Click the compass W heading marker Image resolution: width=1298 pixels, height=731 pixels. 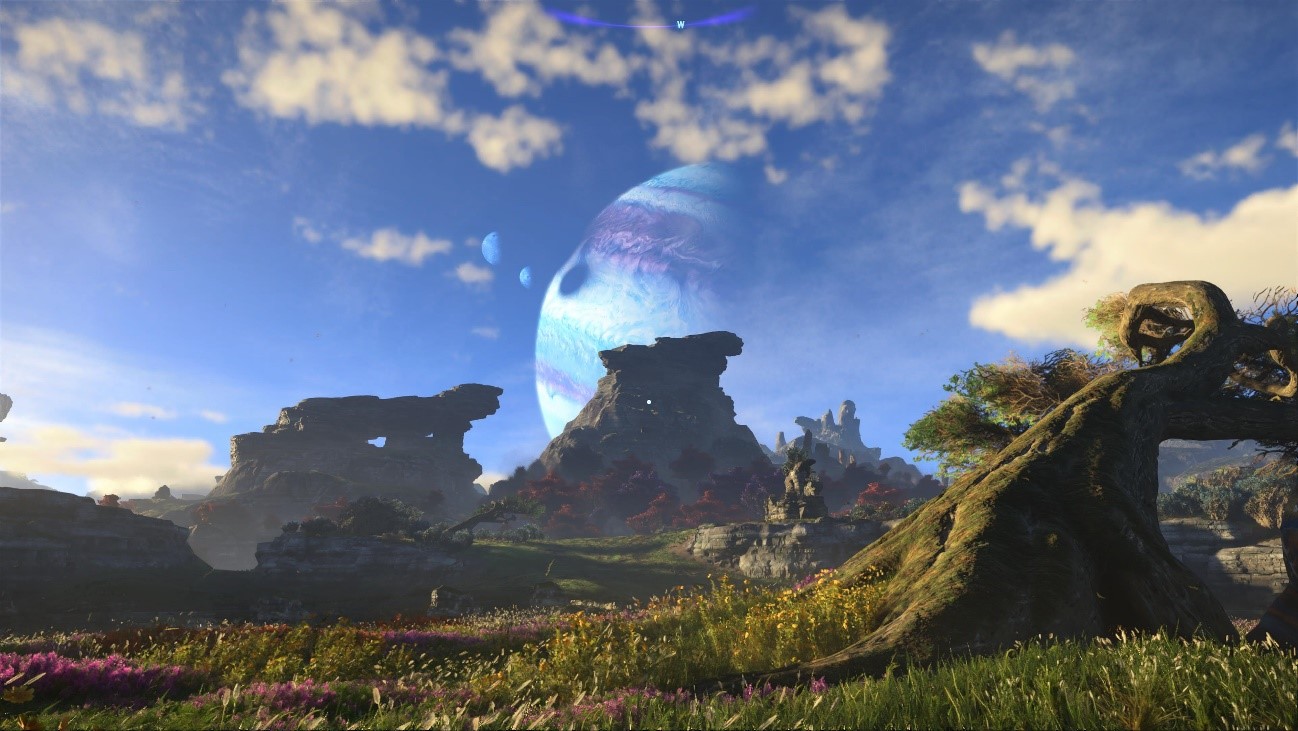click(681, 24)
